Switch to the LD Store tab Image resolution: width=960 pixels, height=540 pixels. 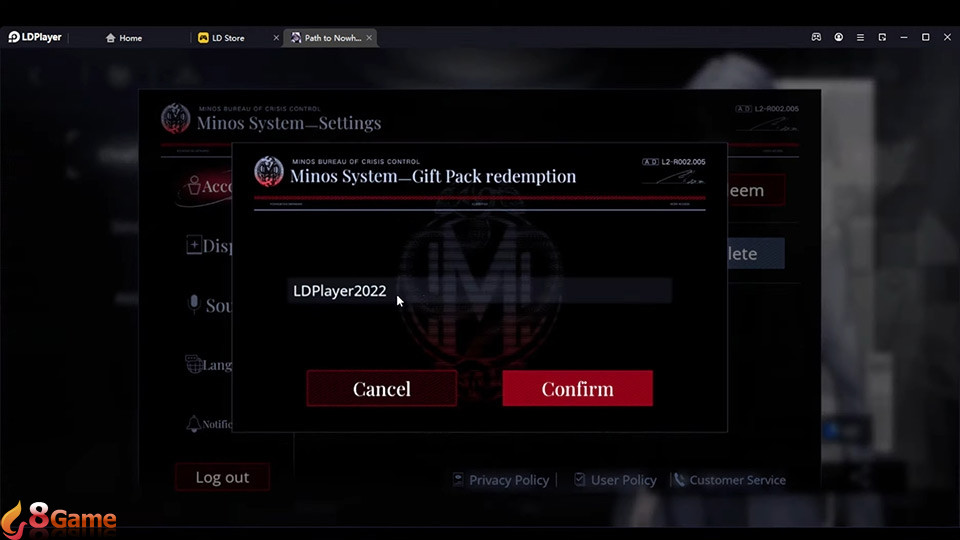pos(228,38)
